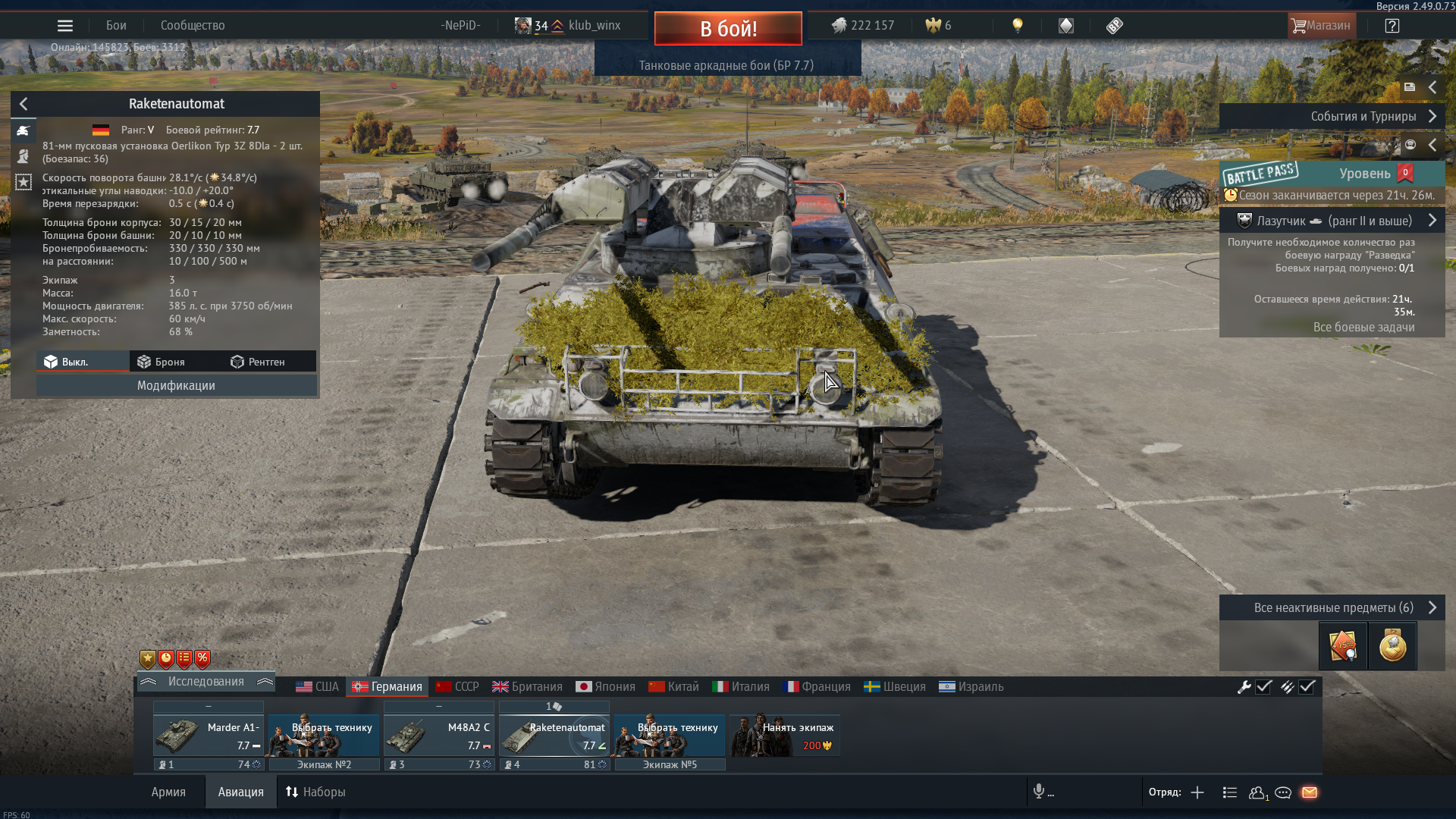The width and height of the screenshot is (1456, 819).
Task: Open the Исследования research panel
Action: pos(206,682)
